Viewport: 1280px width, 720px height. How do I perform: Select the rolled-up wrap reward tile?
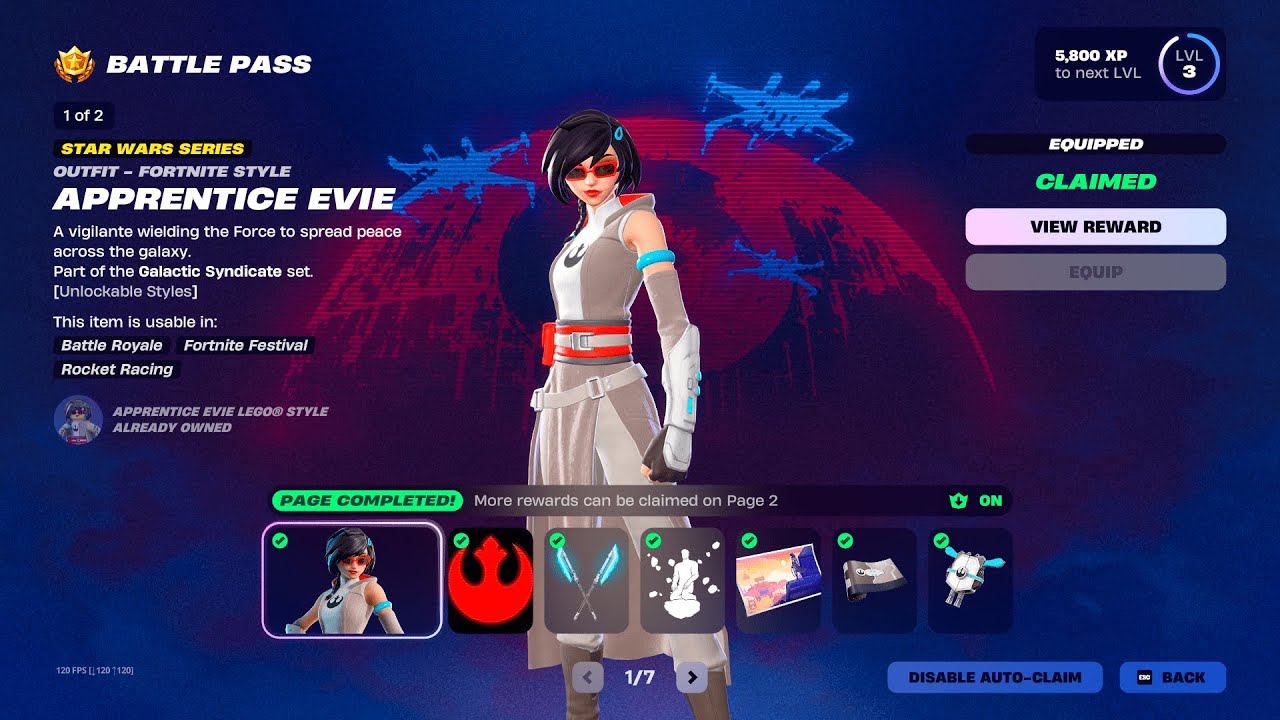[874, 580]
